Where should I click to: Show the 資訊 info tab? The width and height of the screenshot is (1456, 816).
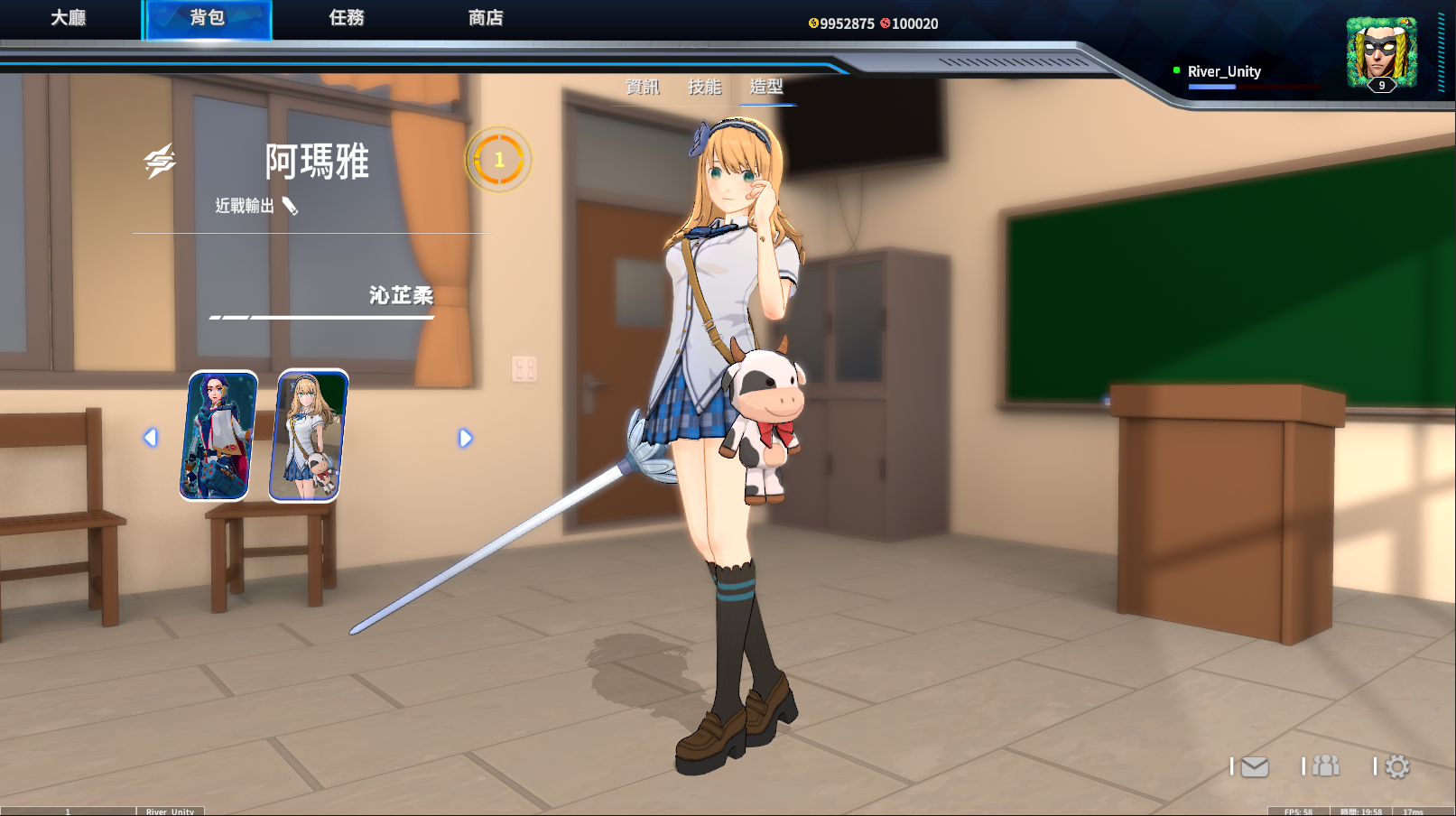pyautogui.click(x=643, y=87)
